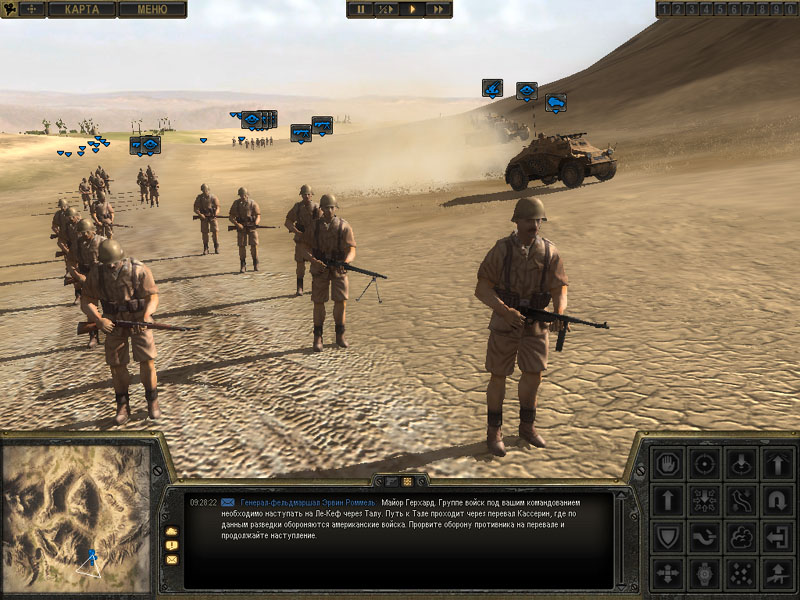Select the four-way arrows move command
Image resolution: width=800 pixels, height=600 pixels.
pyautogui.click(x=666, y=574)
